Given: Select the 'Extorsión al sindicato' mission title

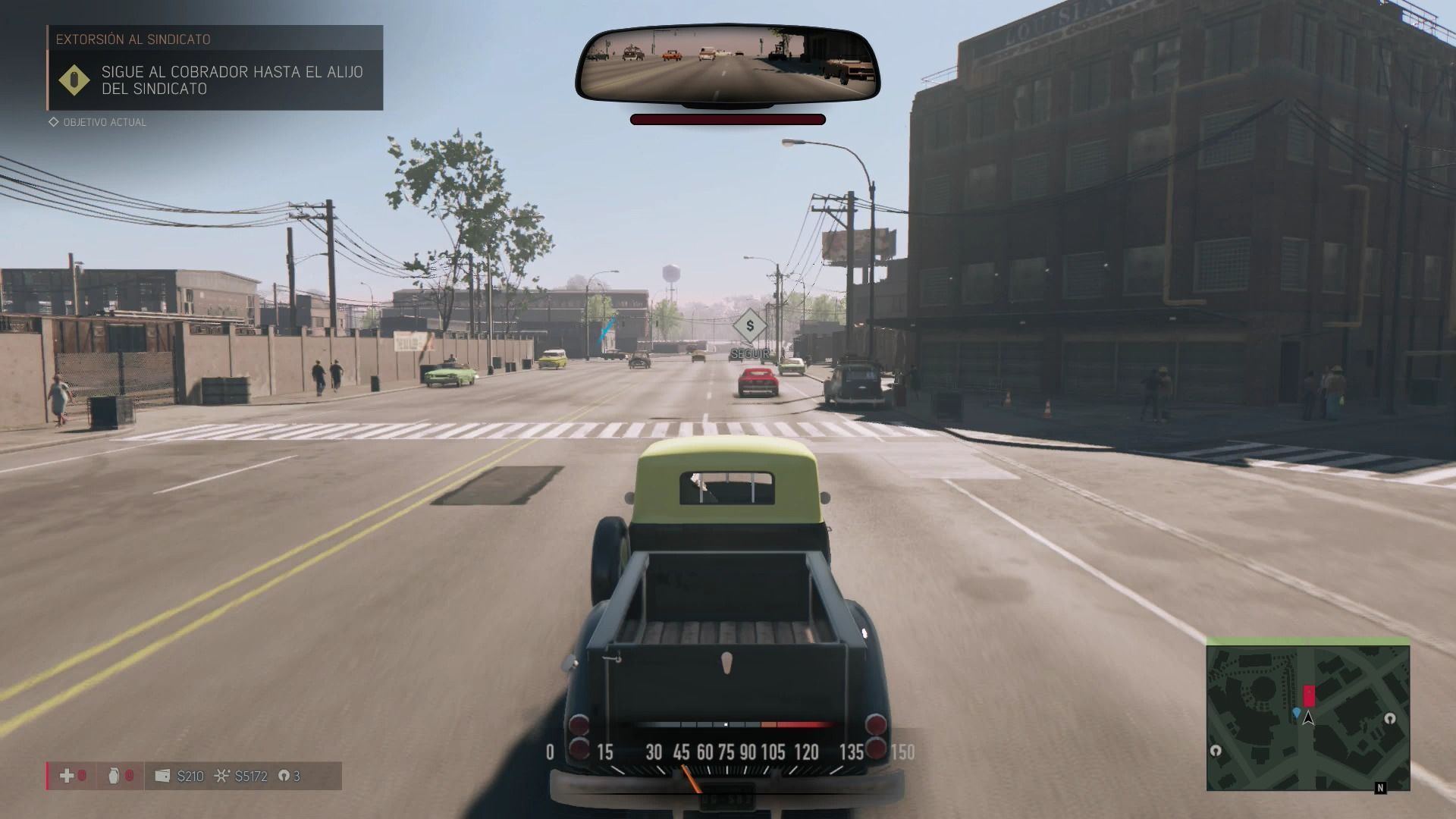Looking at the screenshot, I should click(133, 39).
